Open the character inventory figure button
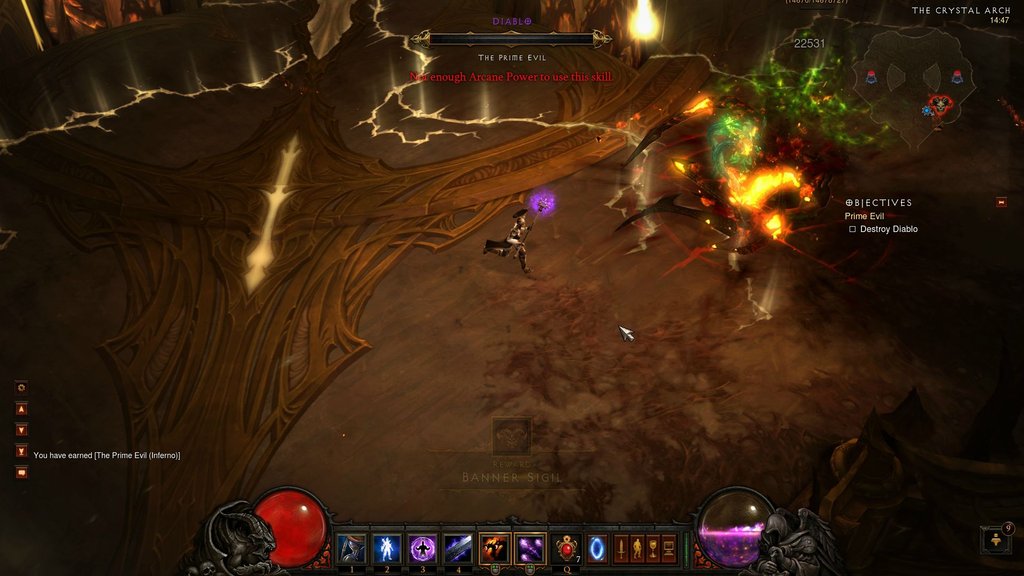The height and width of the screenshot is (576, 1024). point(637,548)
